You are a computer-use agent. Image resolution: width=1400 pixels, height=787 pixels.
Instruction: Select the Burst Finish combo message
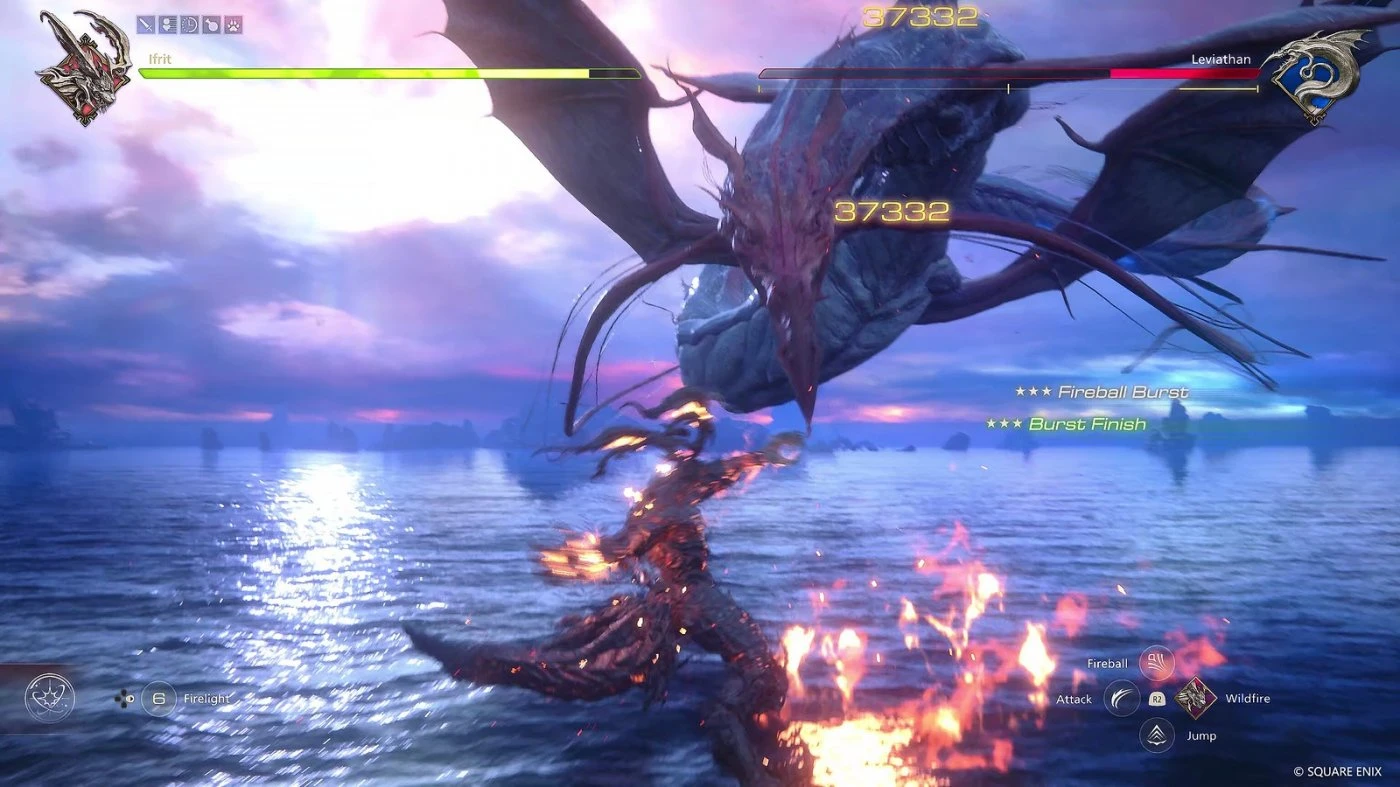[1088, 423]
